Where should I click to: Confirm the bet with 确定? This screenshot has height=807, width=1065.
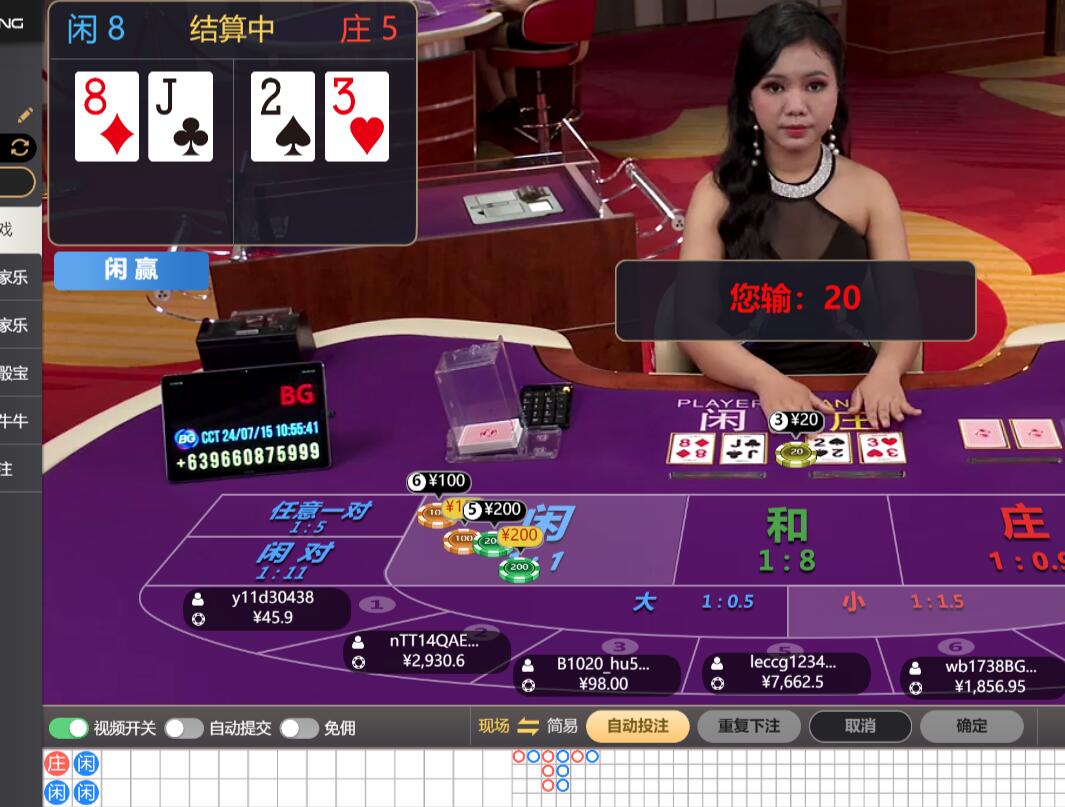(x=971, y=726)
